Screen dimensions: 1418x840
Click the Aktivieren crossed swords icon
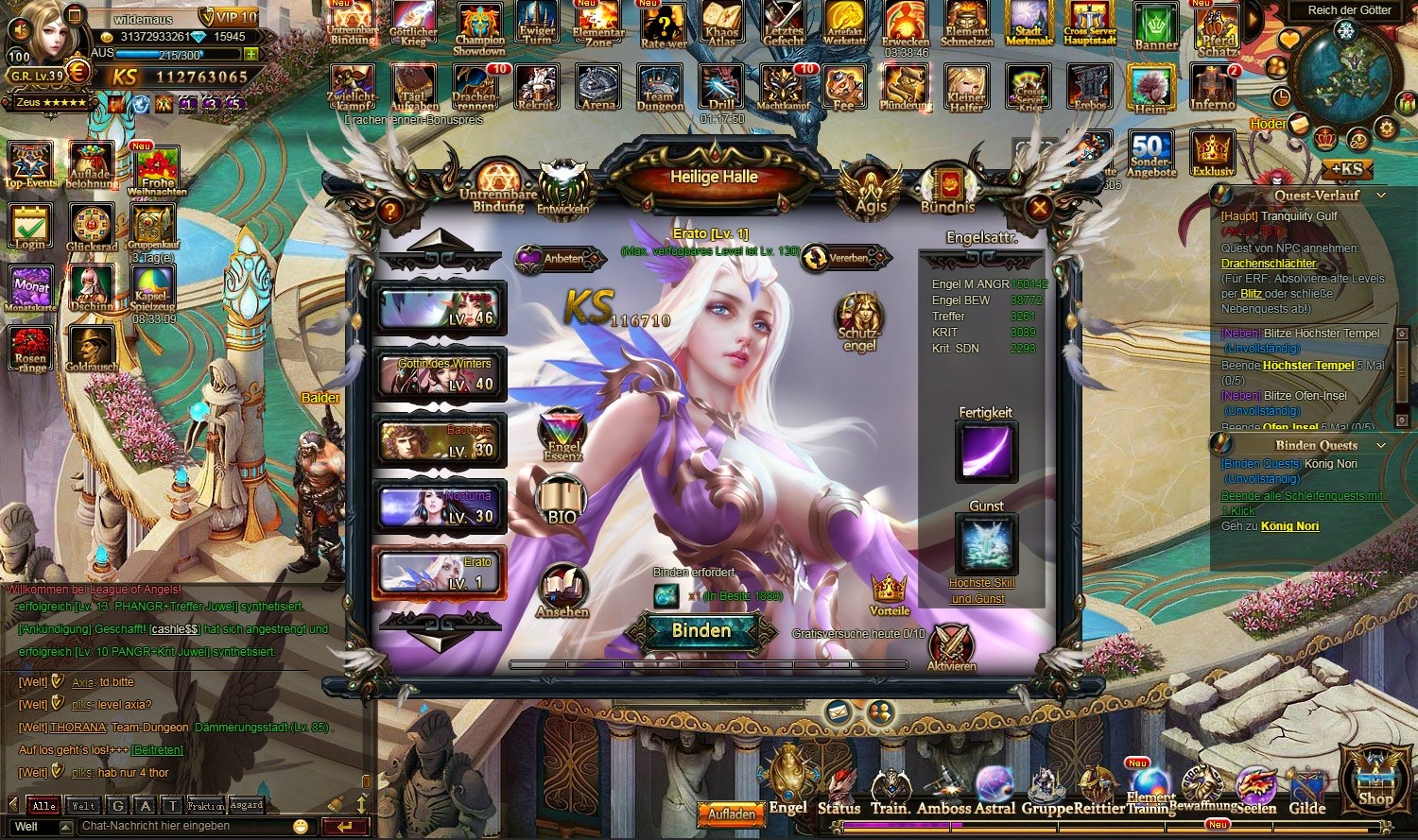click(x=952, y=646)
